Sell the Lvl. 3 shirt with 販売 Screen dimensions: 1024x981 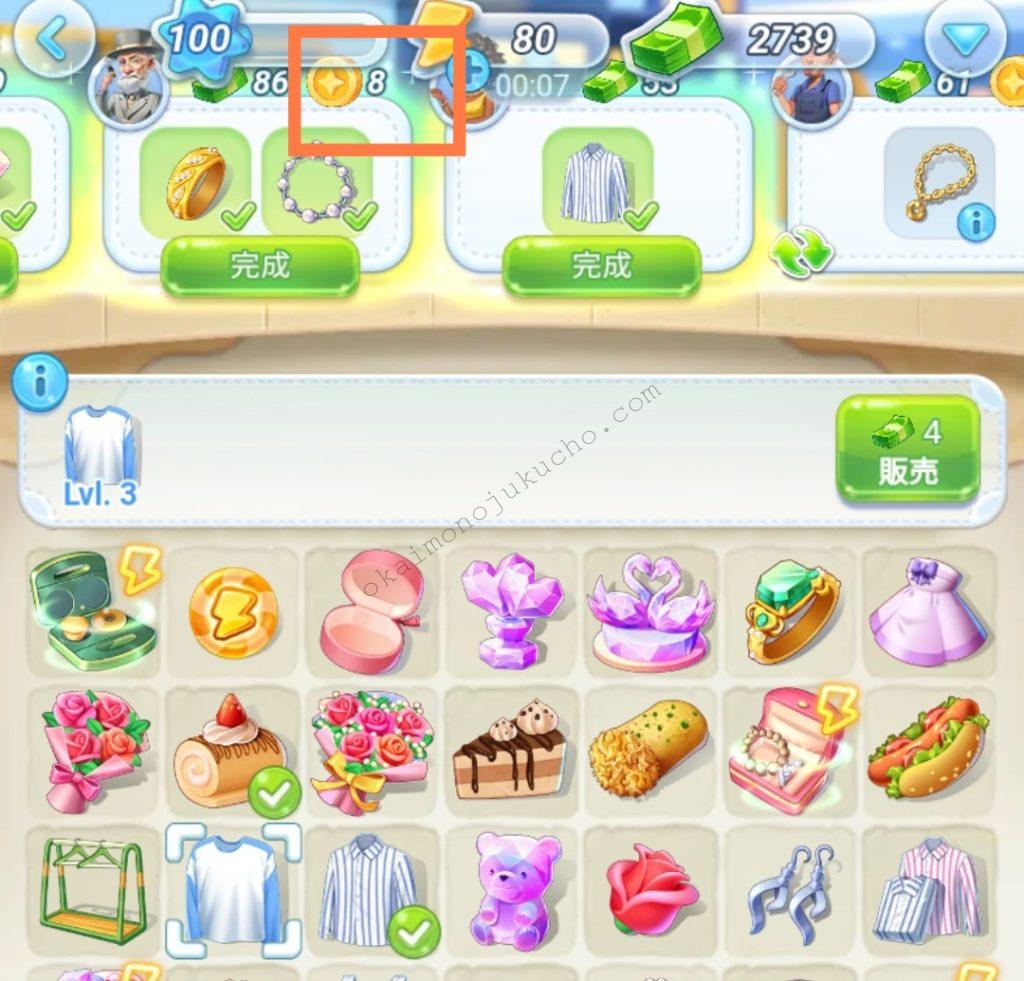coord(907,450)
